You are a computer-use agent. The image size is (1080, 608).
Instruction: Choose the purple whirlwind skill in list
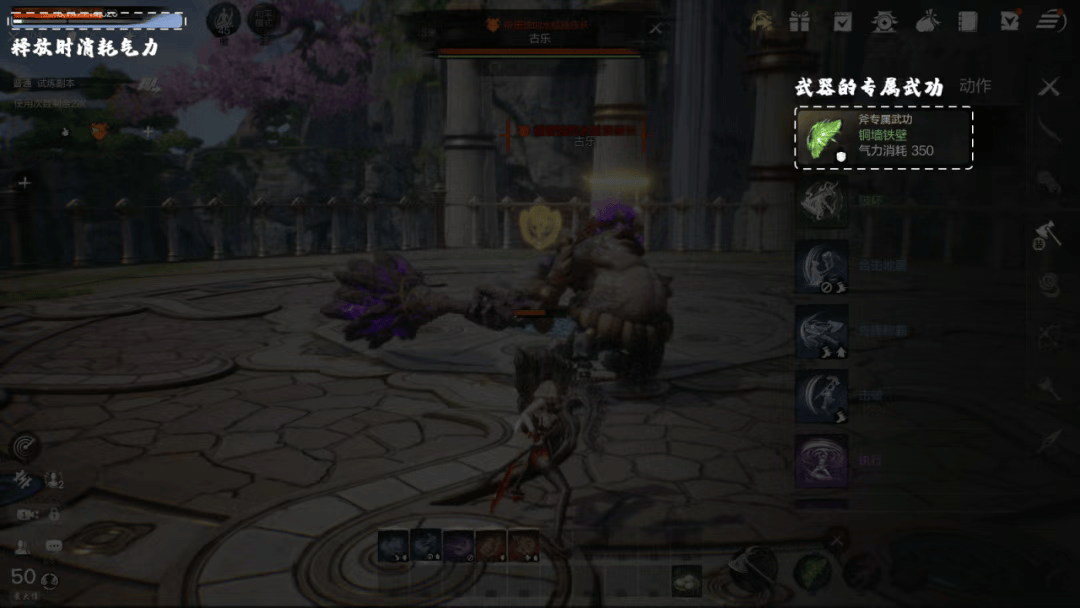(x=821, y=460)
